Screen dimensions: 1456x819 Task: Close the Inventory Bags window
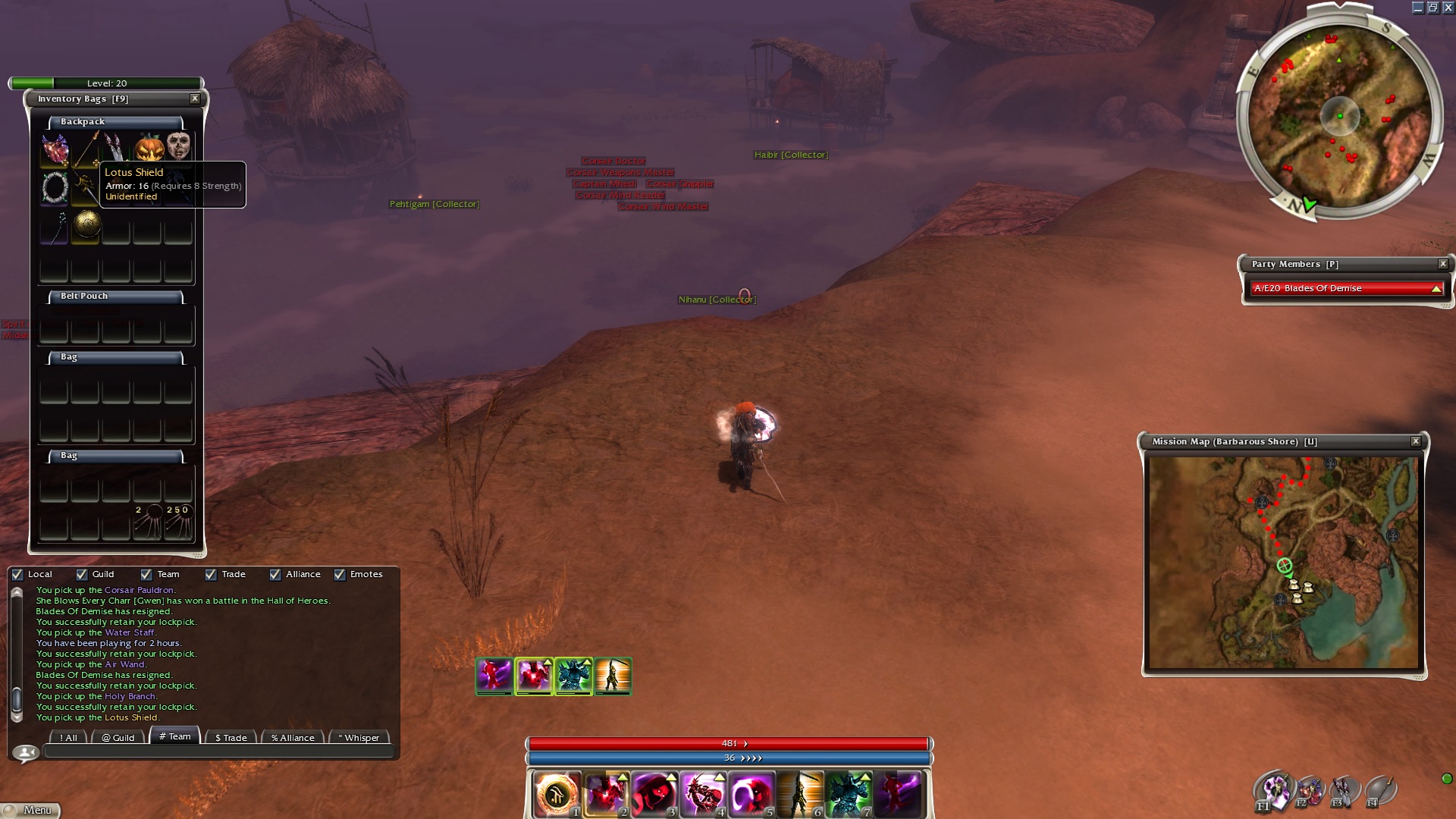click(195, 99)
